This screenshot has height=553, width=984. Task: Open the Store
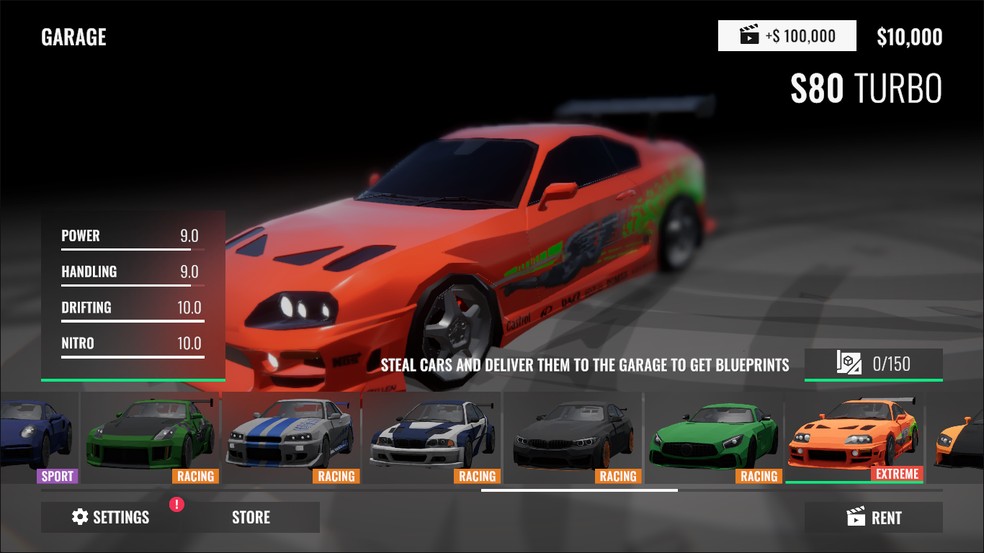pyautogui.click(x=251, y=517)
